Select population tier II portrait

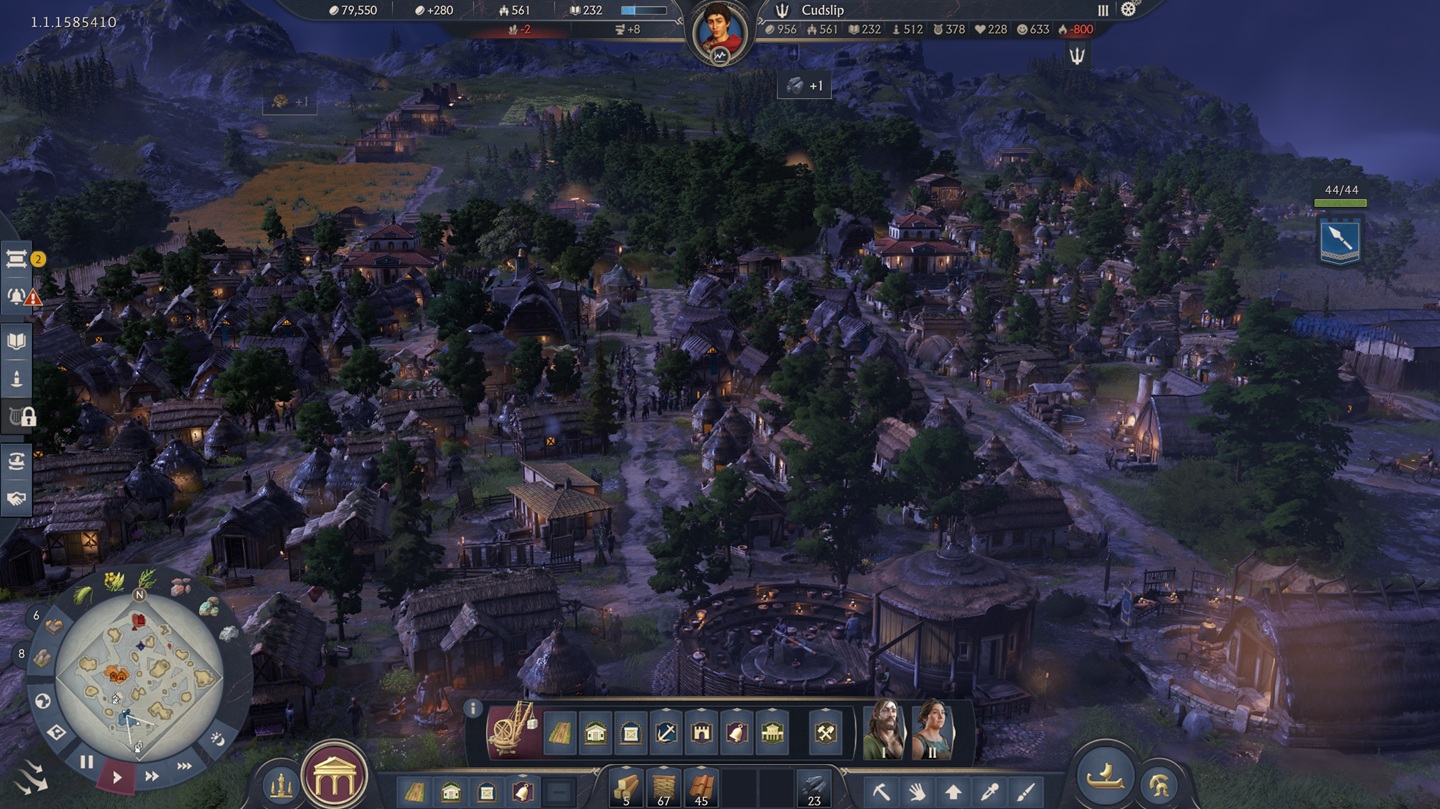[931, 732]
